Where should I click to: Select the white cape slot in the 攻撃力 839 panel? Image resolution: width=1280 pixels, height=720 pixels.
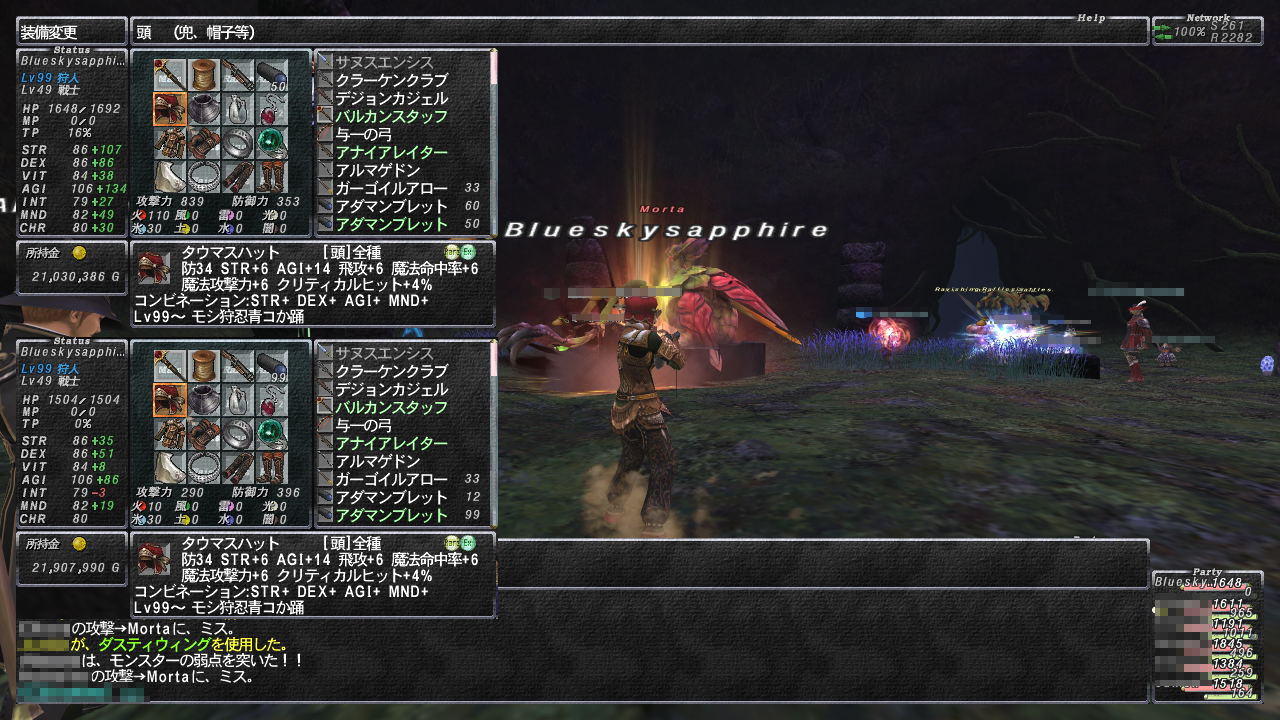coord(169,175)
